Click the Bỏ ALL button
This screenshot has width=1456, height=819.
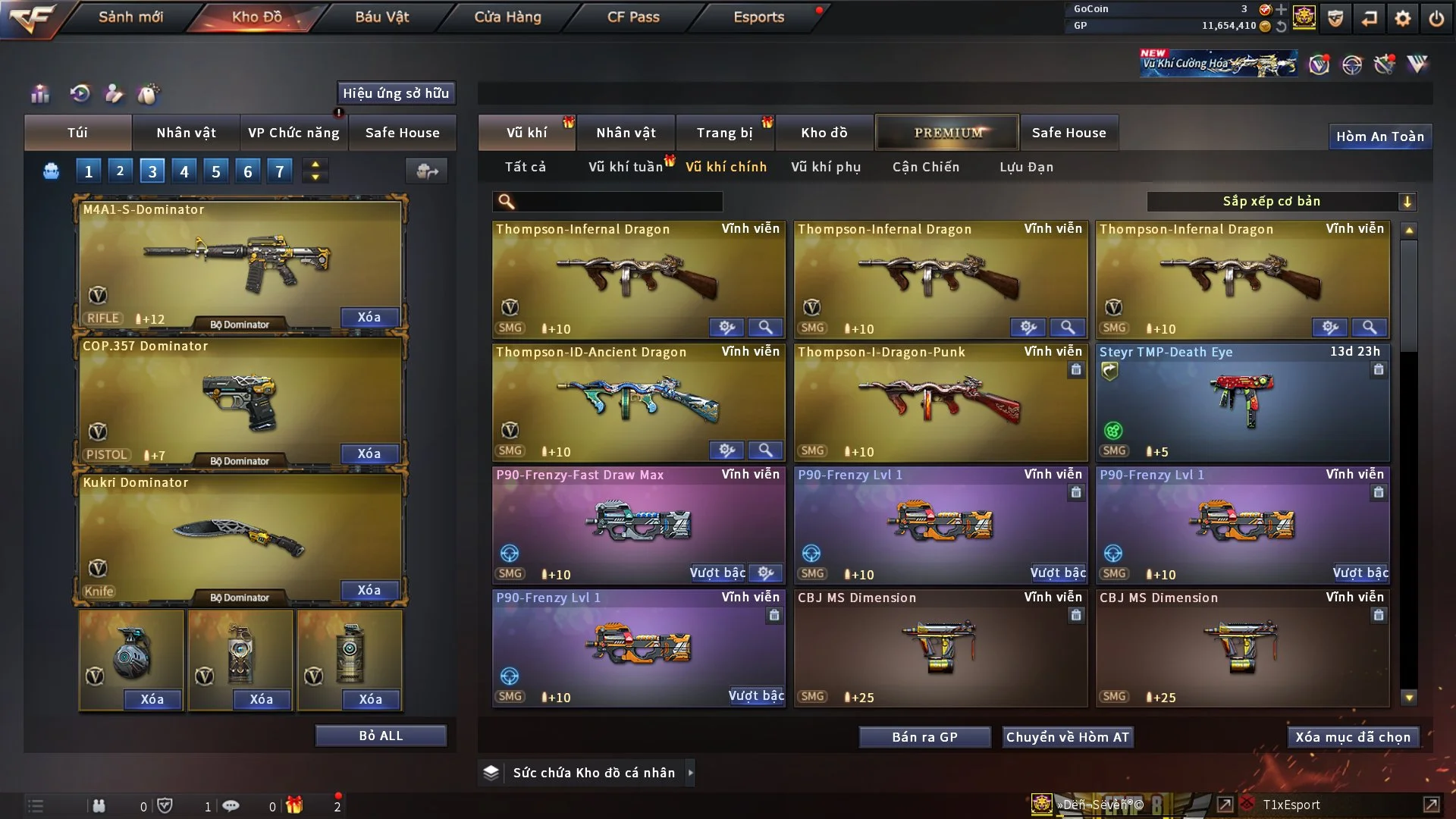pyautogui.click(x=381, y=736)
